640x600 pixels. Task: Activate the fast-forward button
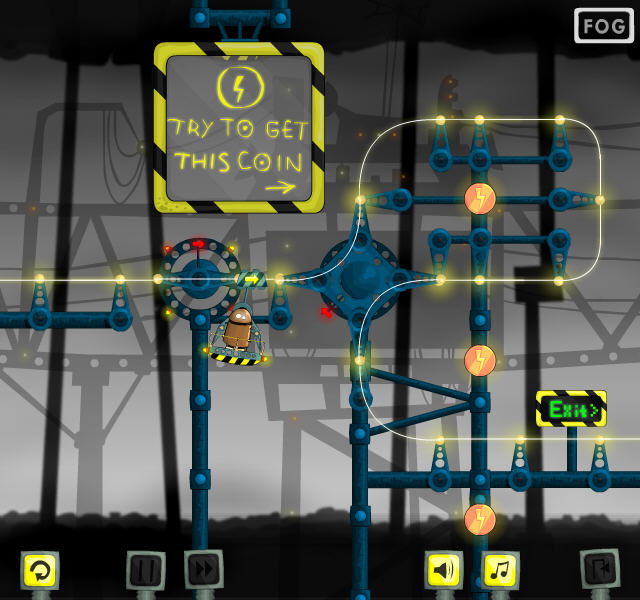tap(204, 570)
